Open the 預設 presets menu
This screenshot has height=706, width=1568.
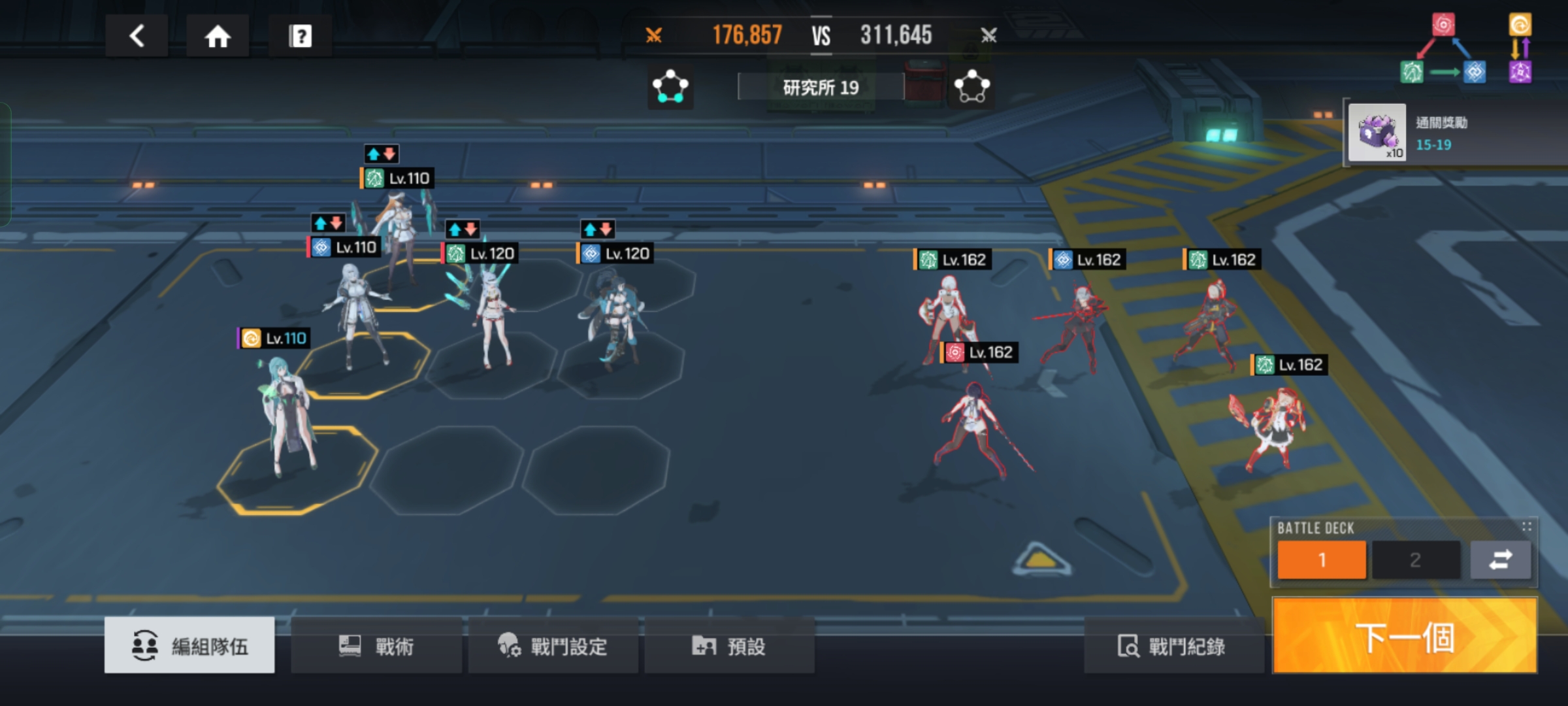coord(729,647)
